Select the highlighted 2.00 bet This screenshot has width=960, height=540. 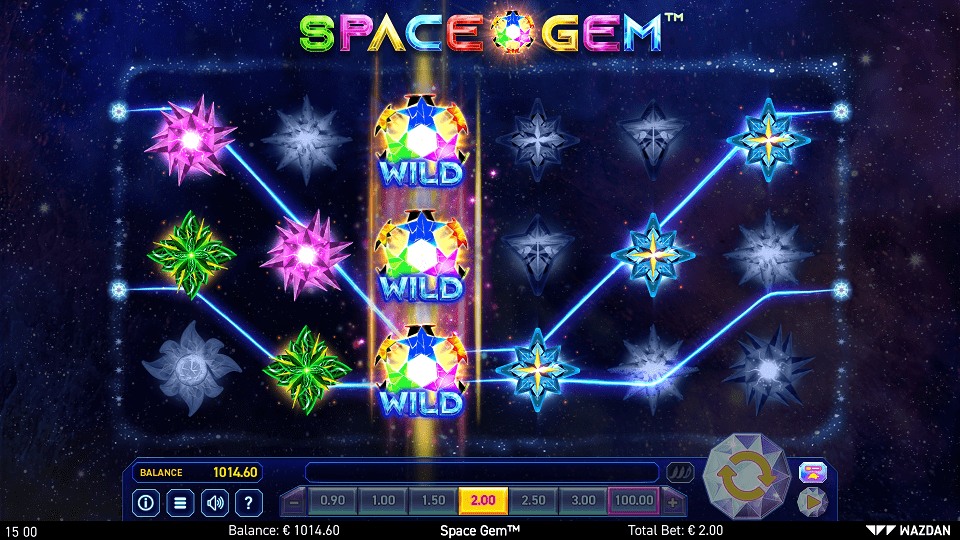coord(482,501)
